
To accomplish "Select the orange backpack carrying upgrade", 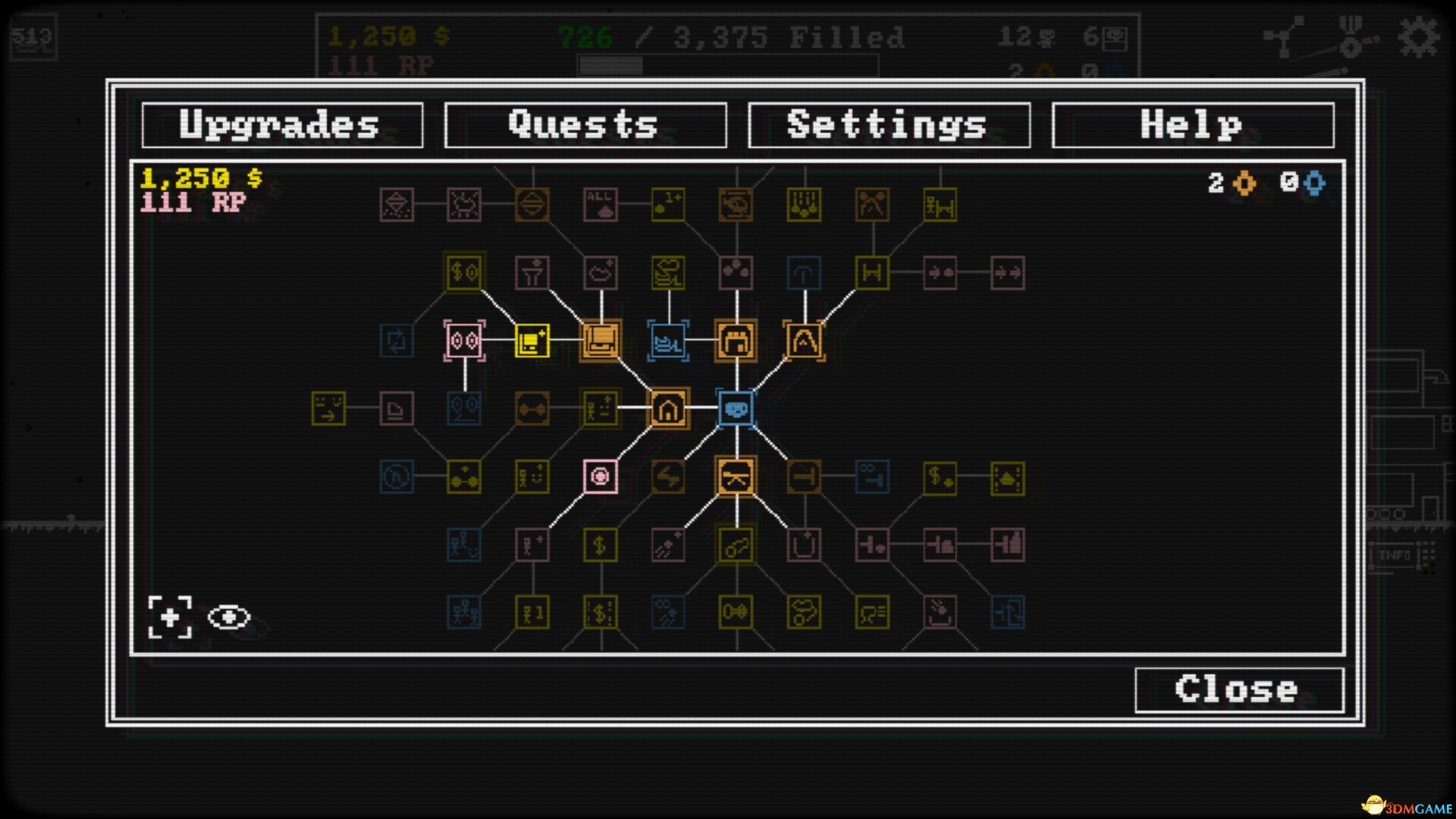I will pos(733,341).
